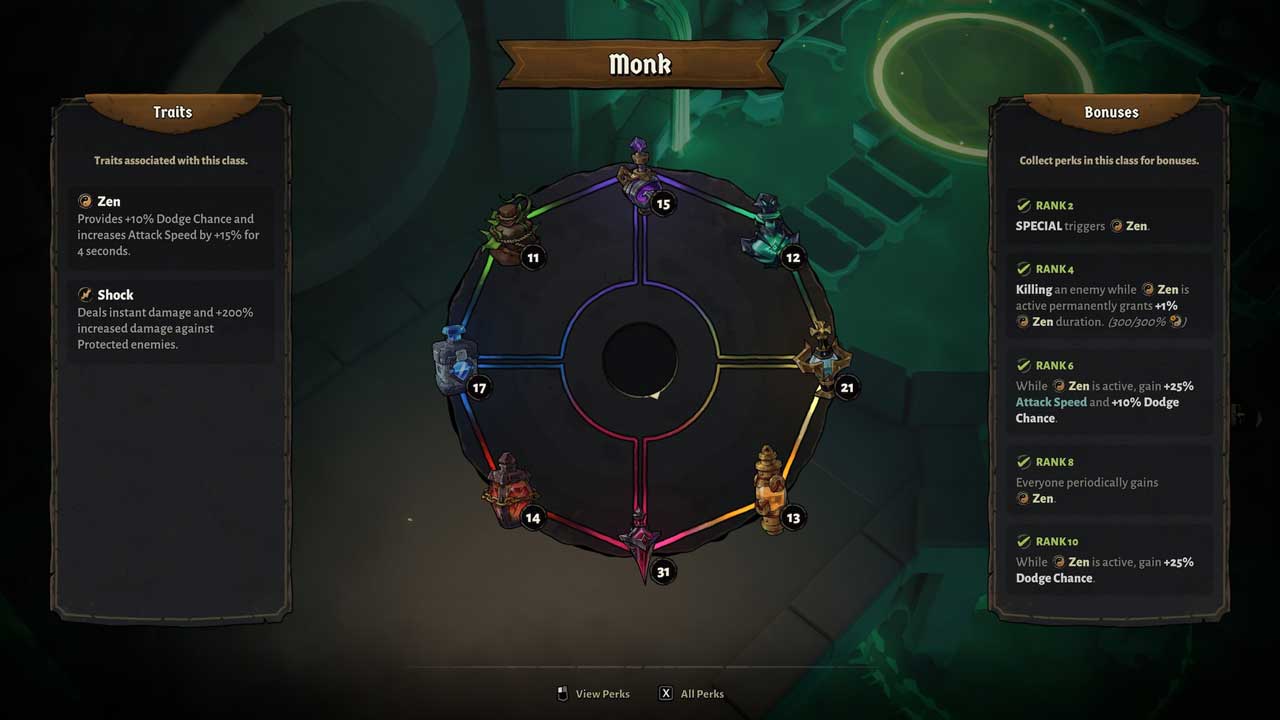Select the Zen trait entry
The image size is (1280, 720).
point(171,226)
